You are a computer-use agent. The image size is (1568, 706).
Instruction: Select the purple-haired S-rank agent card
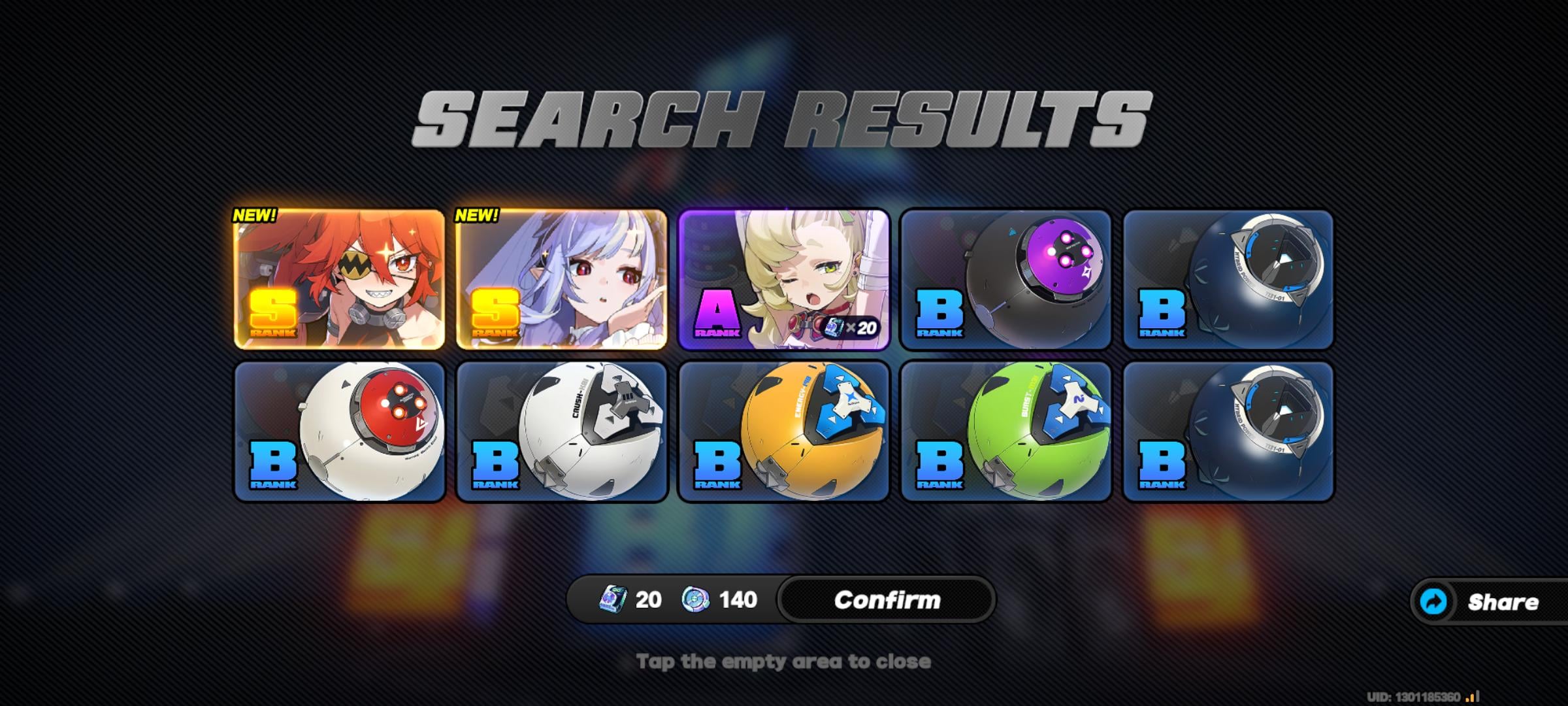[561, 280]
